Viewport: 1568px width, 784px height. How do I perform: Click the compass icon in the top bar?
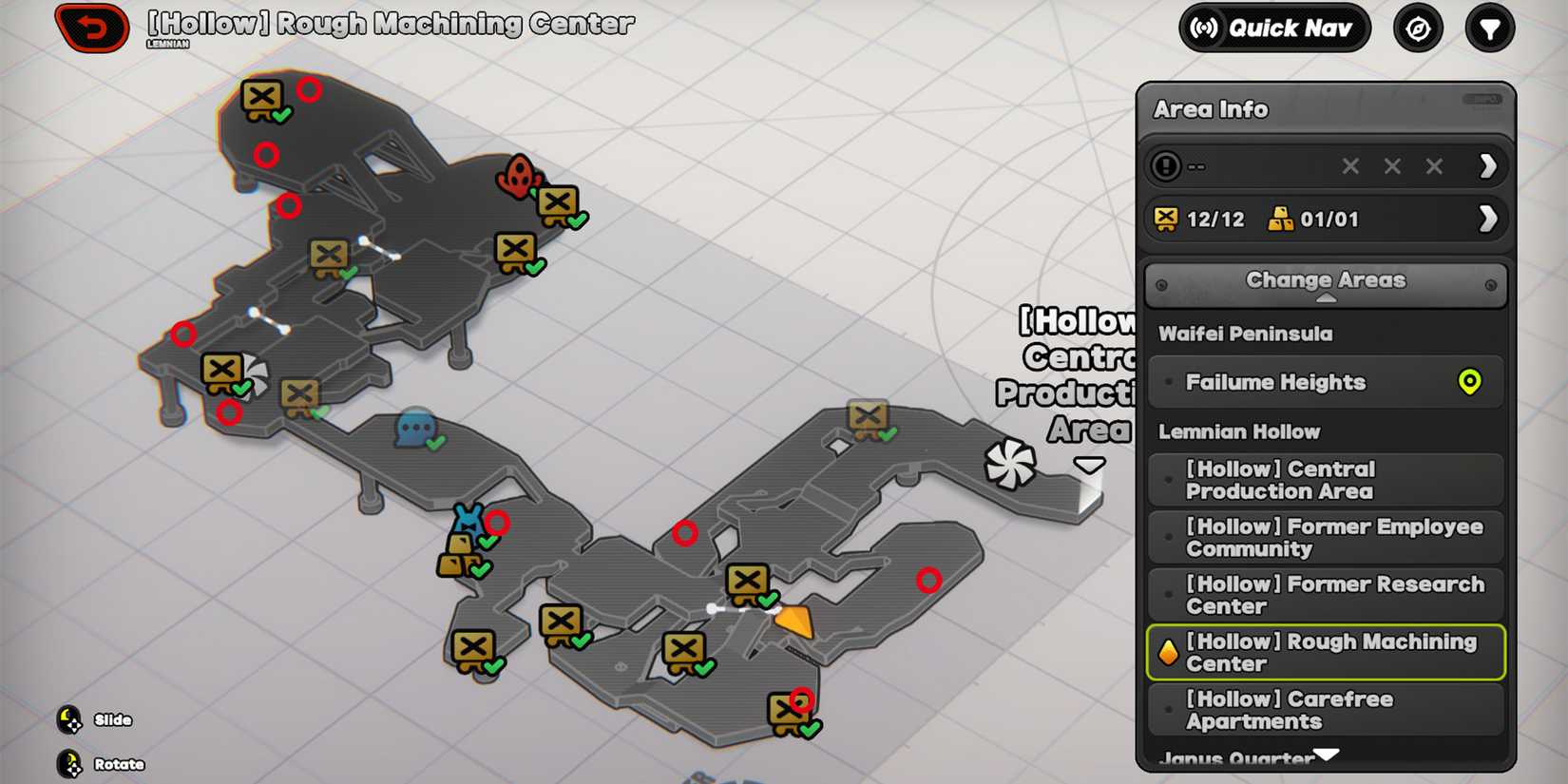[1417, 28]
